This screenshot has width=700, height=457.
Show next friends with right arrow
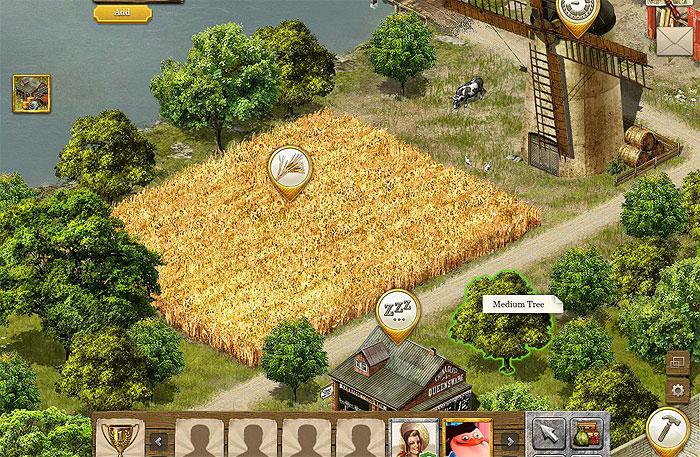510,441
